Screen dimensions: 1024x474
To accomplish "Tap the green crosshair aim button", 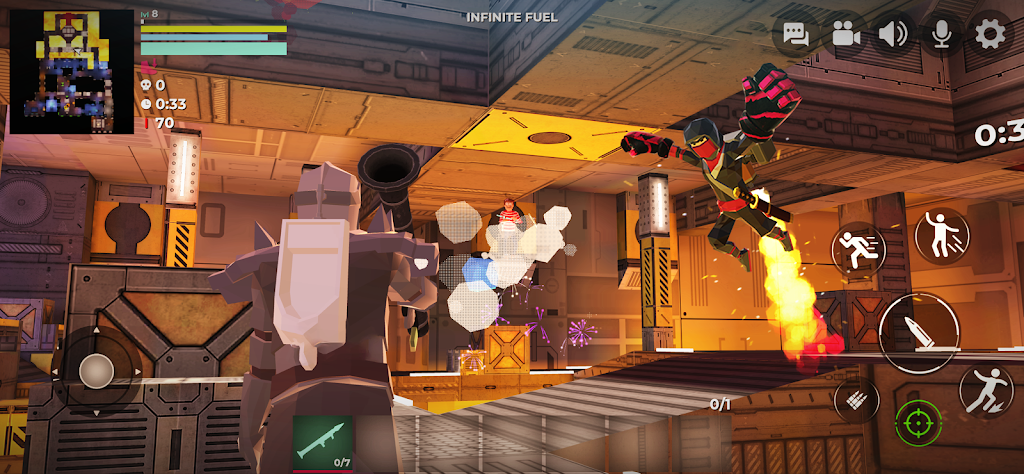I will 918,424.
